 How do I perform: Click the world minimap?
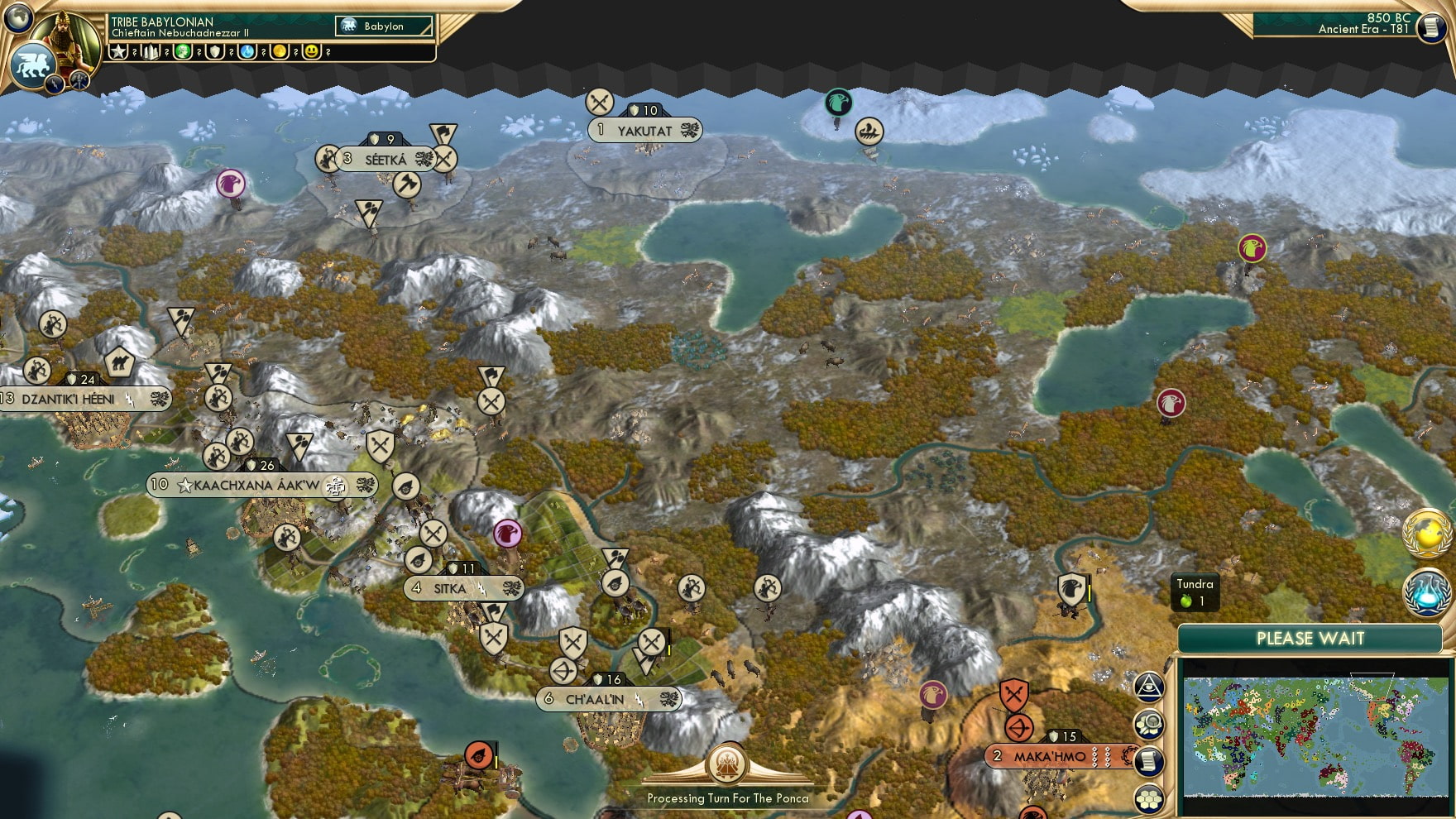[x=1315, y=736]
